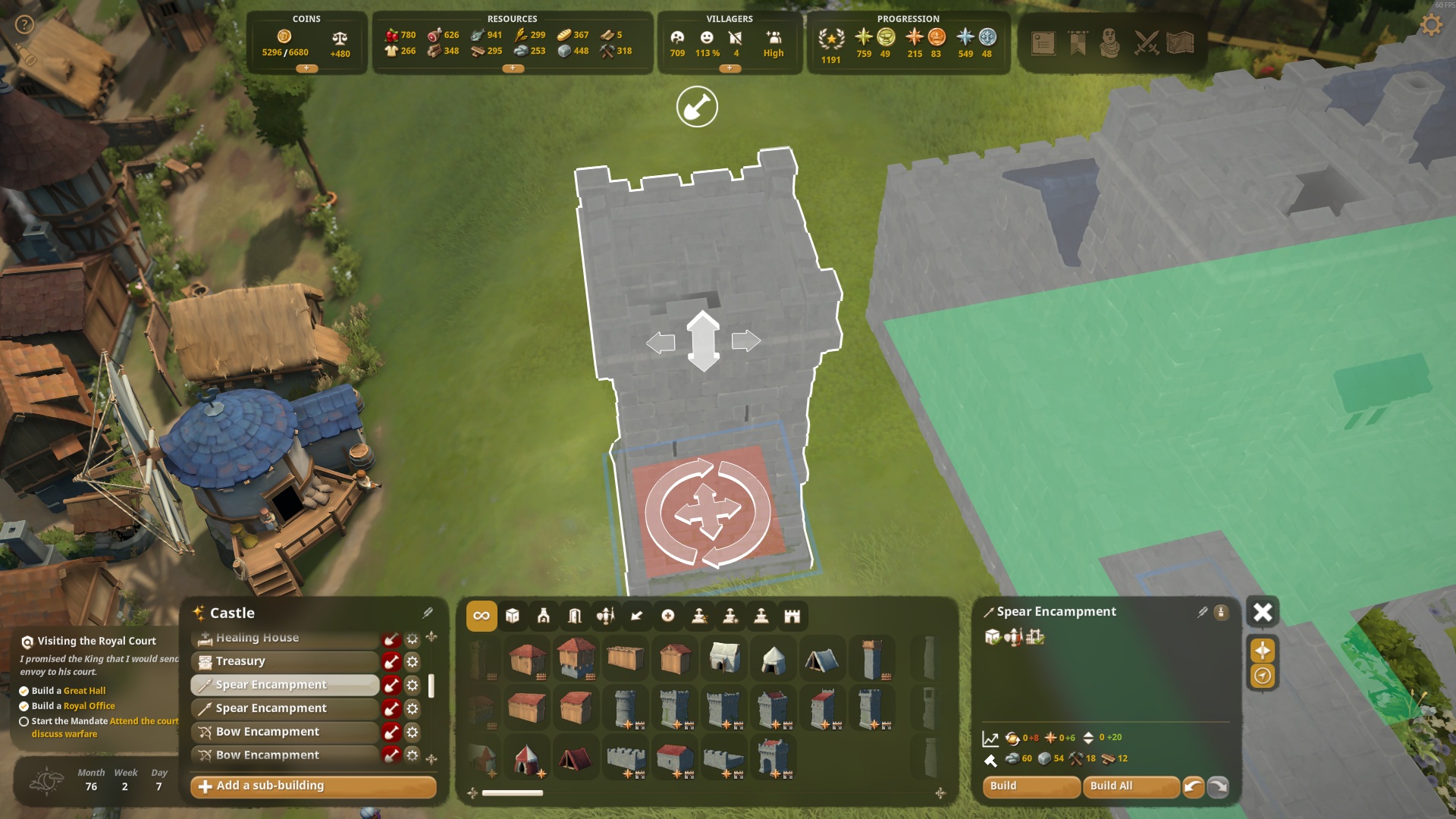Open the bust portrait advisor menu
Image resolution: width=1456 pixels, height=819 pixels.
coord(1110,43)
